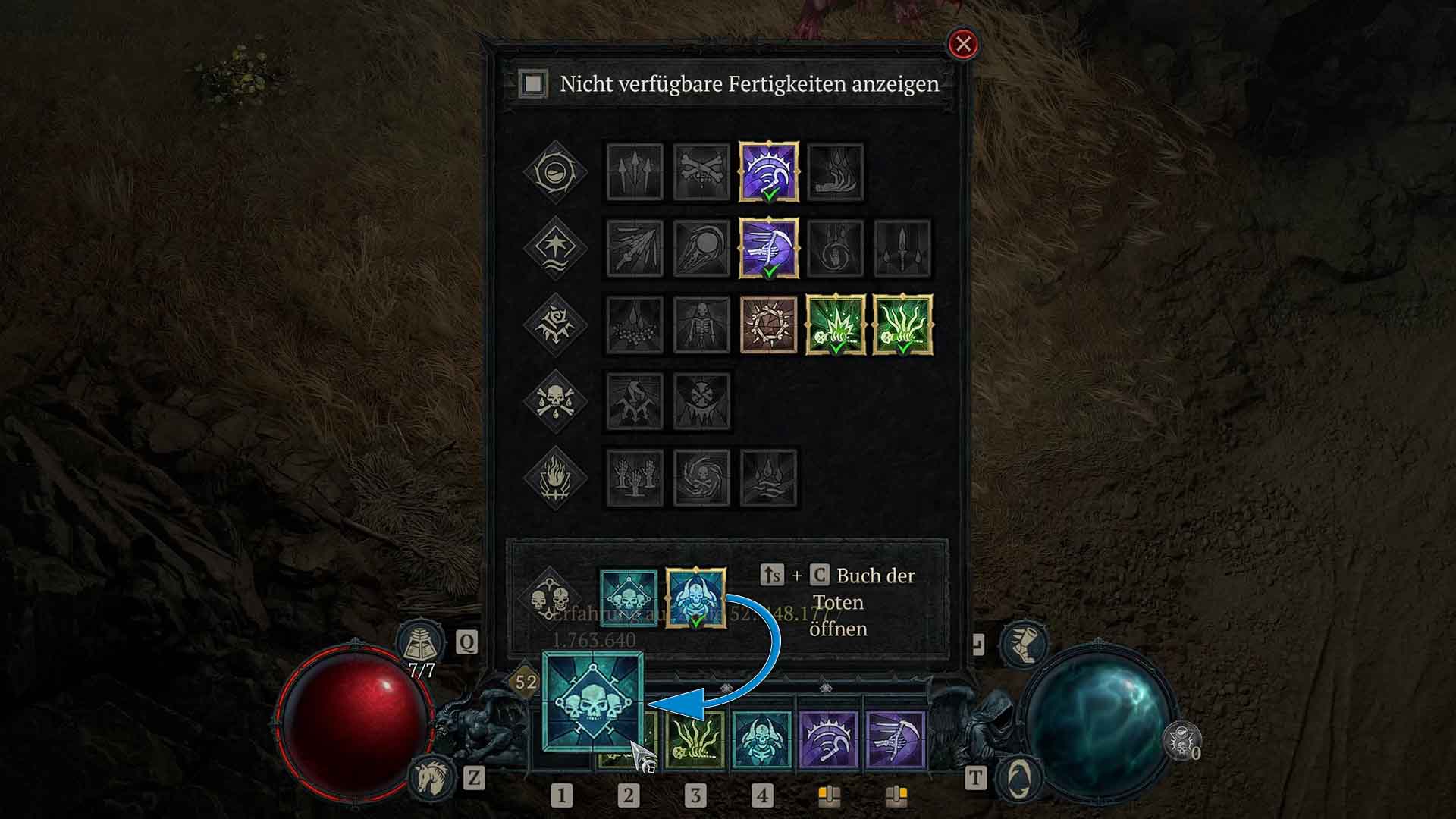Screen dimensions: 1456x819
Task: Click the swirling Bone Storm ultimate skill
Action: (702, 478)
